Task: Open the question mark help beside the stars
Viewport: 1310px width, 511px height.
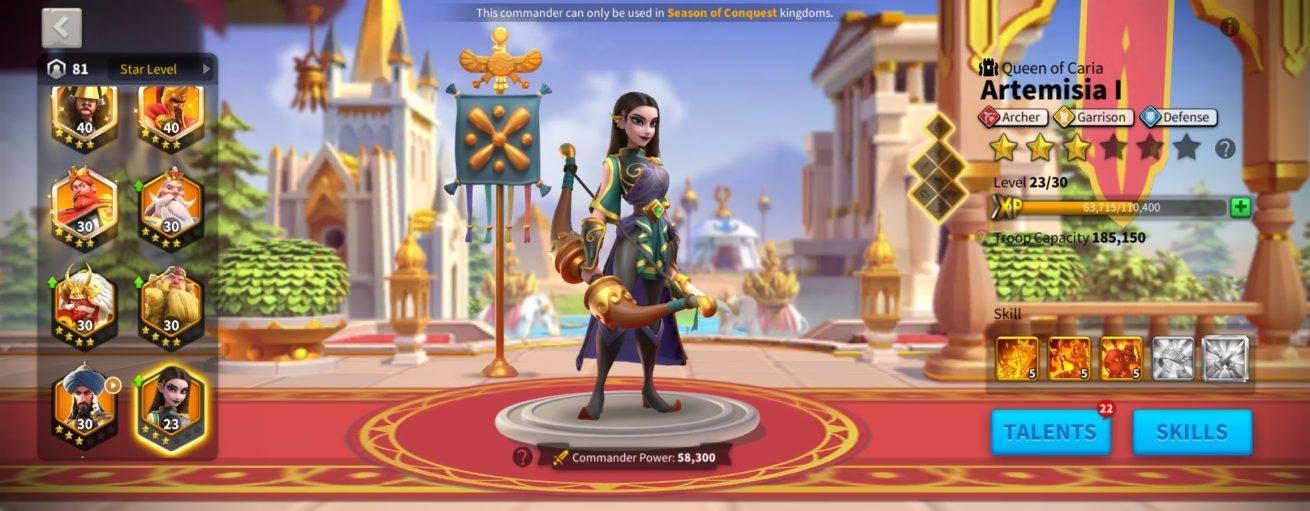Action: (x=1225, y=149)
